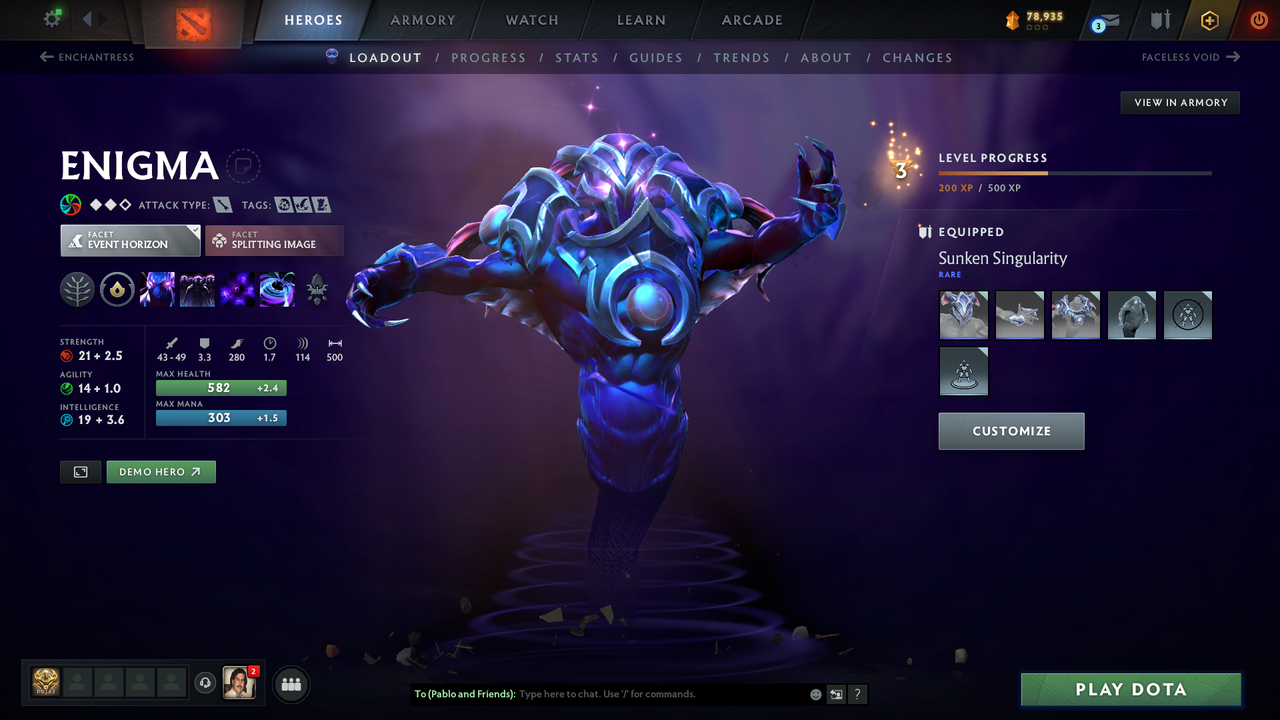1280x720 pixels.
Task: Click the headset voice icon near party slots
Action: click(x=207, y=683)
